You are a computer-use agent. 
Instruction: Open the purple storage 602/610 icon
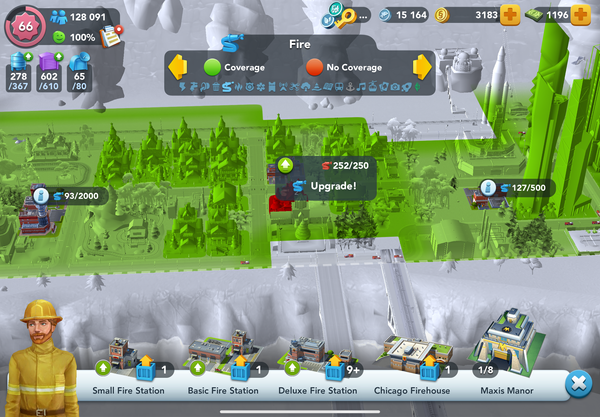(x=48, y=68)
